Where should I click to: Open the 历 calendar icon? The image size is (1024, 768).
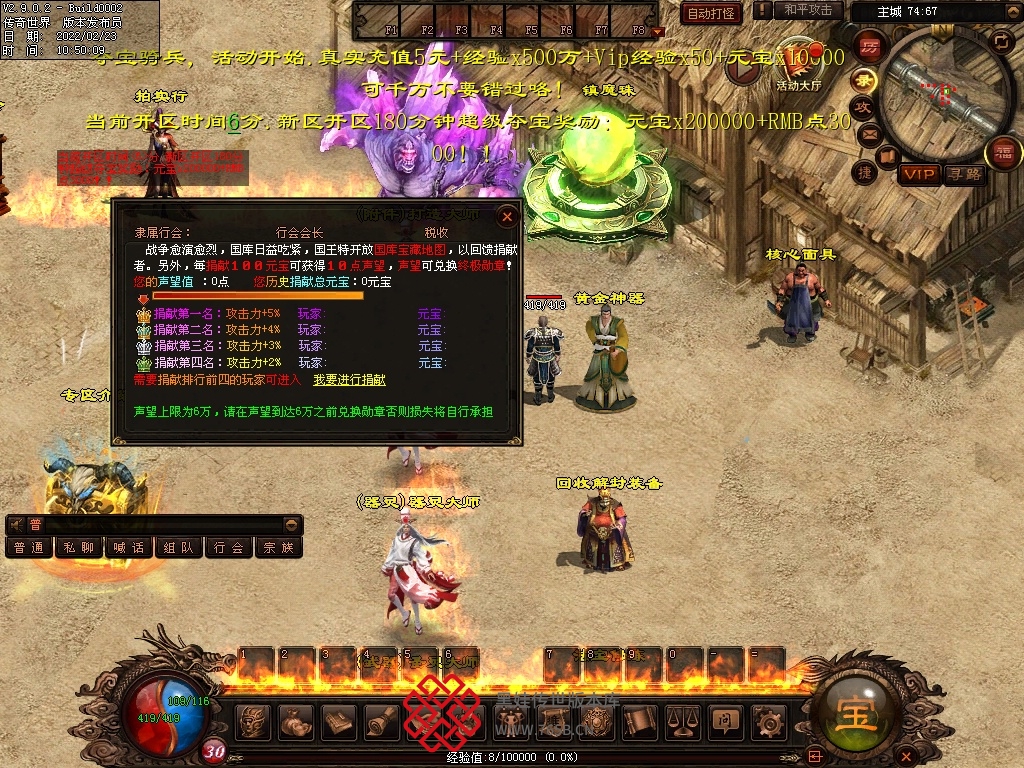click(871, 46)
